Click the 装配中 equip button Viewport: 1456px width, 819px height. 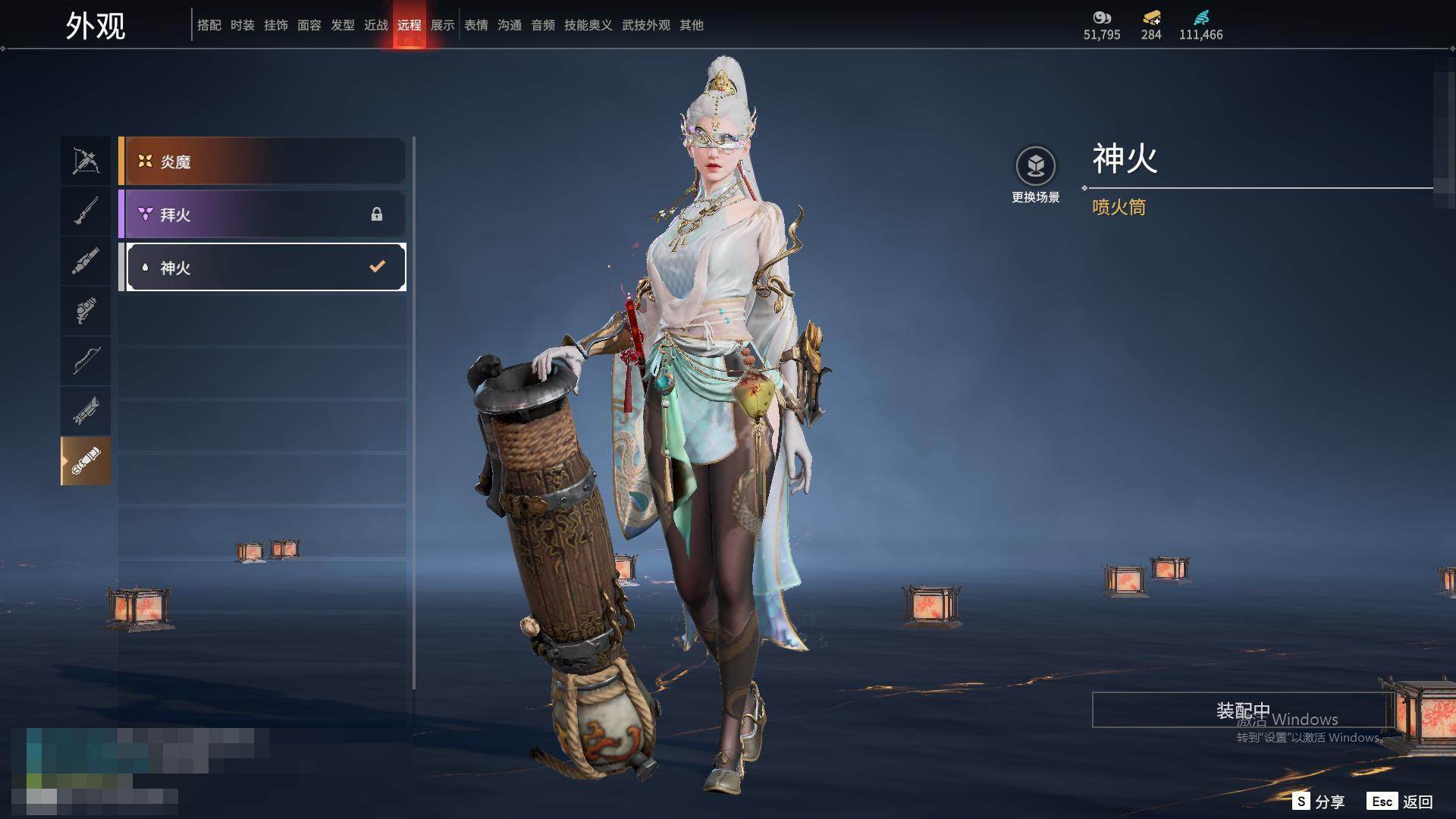tap(1242, 710)
